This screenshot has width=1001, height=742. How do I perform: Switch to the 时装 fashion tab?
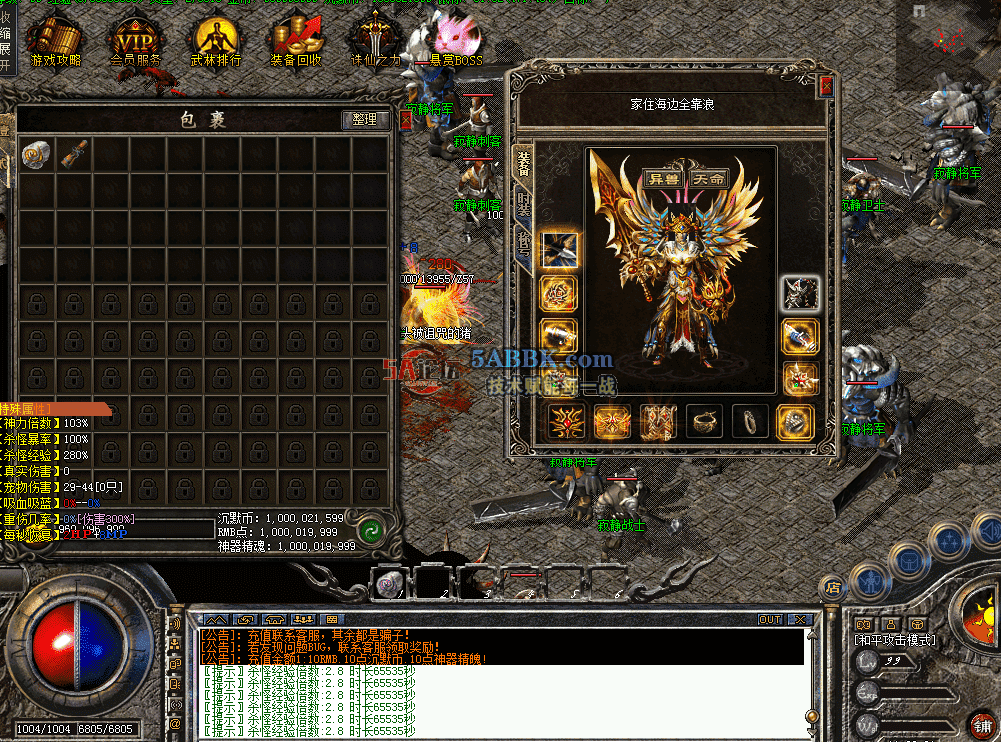[x=523, y=205]
